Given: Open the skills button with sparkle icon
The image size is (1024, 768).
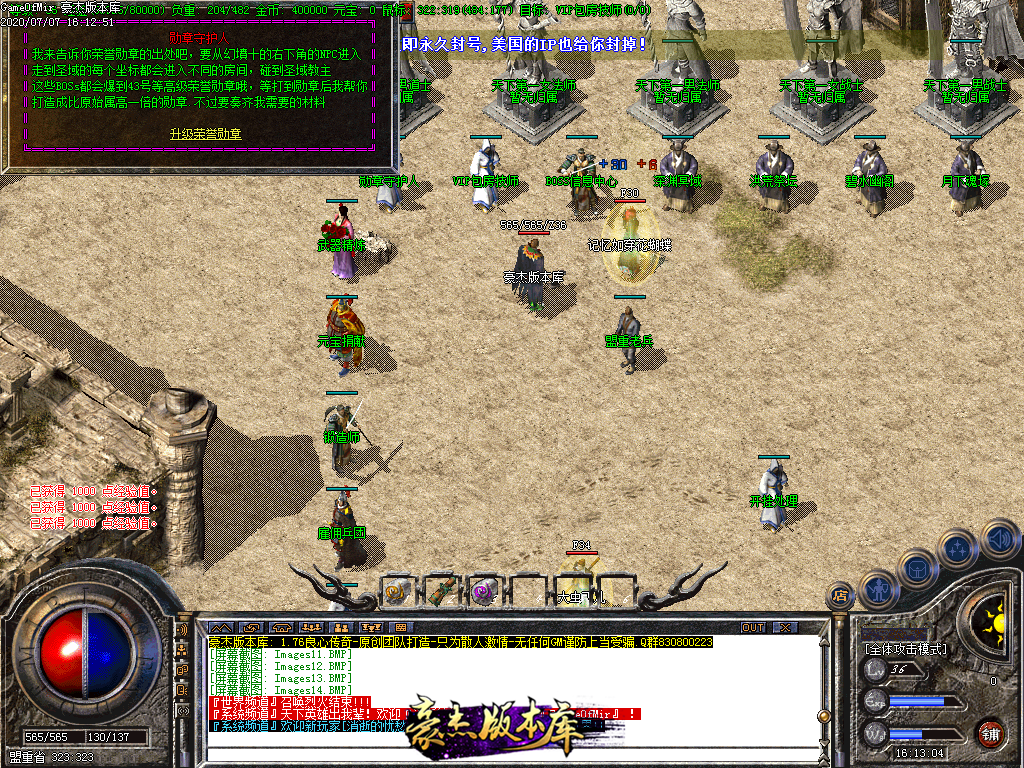Looking at the screenshot, I should [958, 549].
